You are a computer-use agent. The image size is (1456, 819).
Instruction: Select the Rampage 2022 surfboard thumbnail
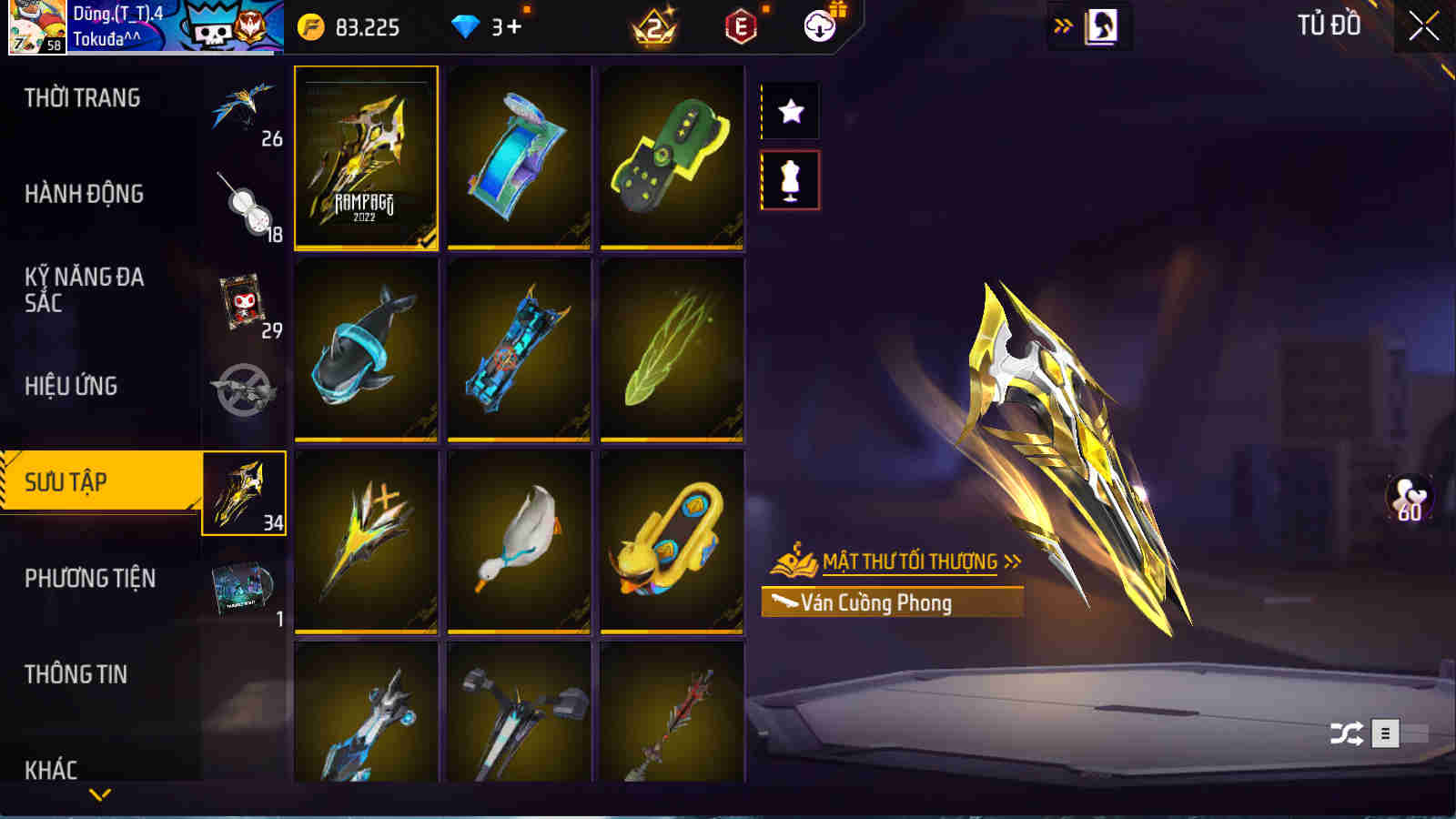tap(366, 157)
